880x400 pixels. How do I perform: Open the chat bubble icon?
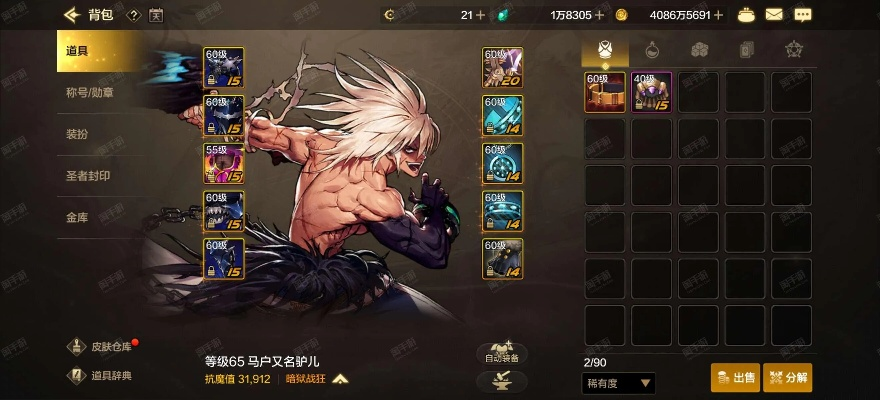[802, 15]
